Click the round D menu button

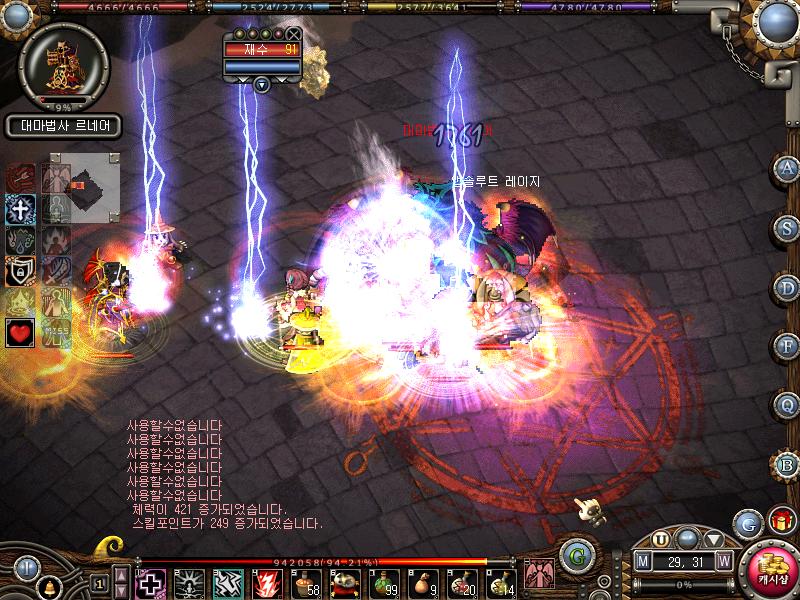point(787,287)
